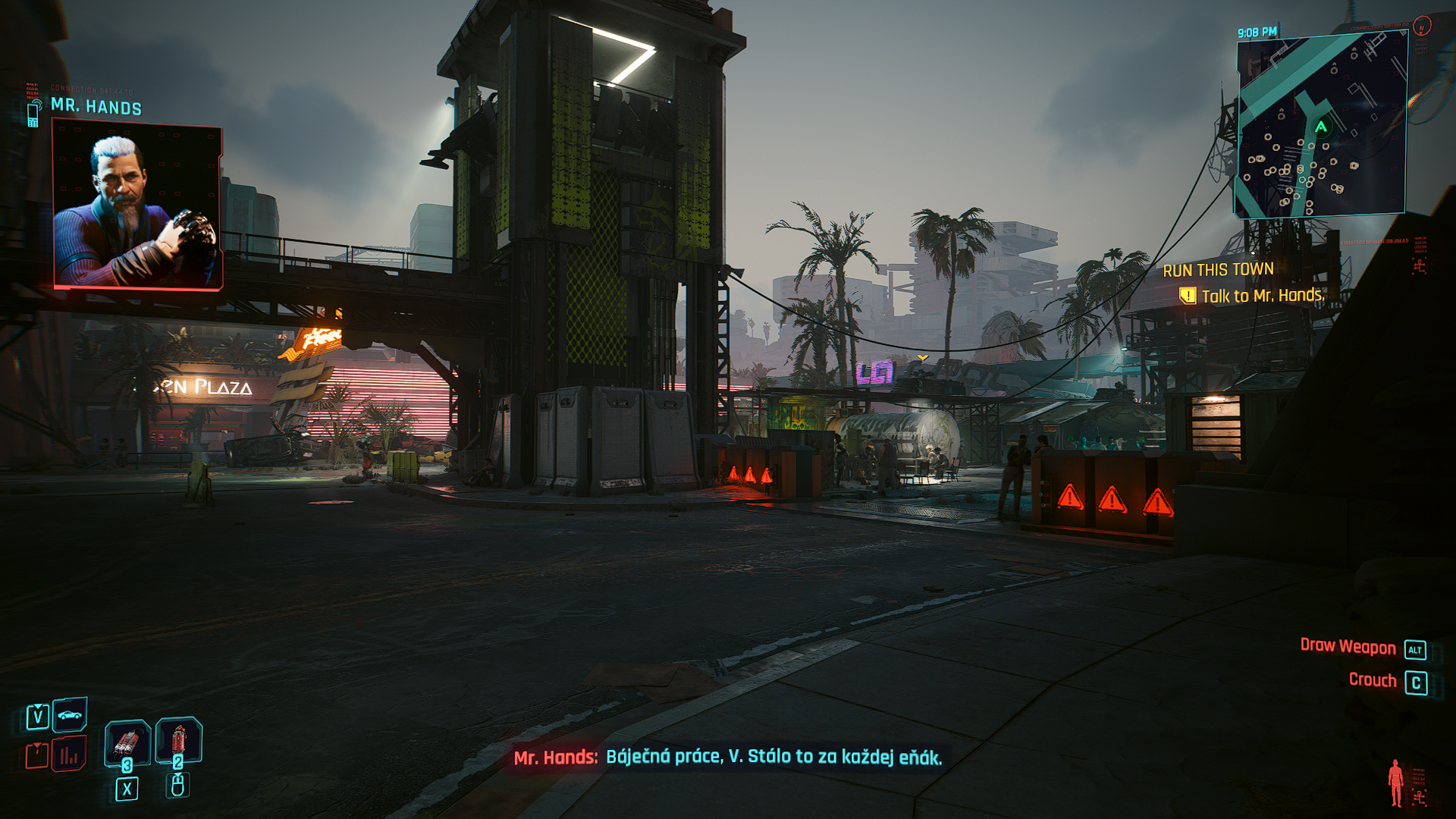Activate the call vehicle car icon
Image resolution: width=1456 pixels, height=819 pixels.
pos(70,714)
